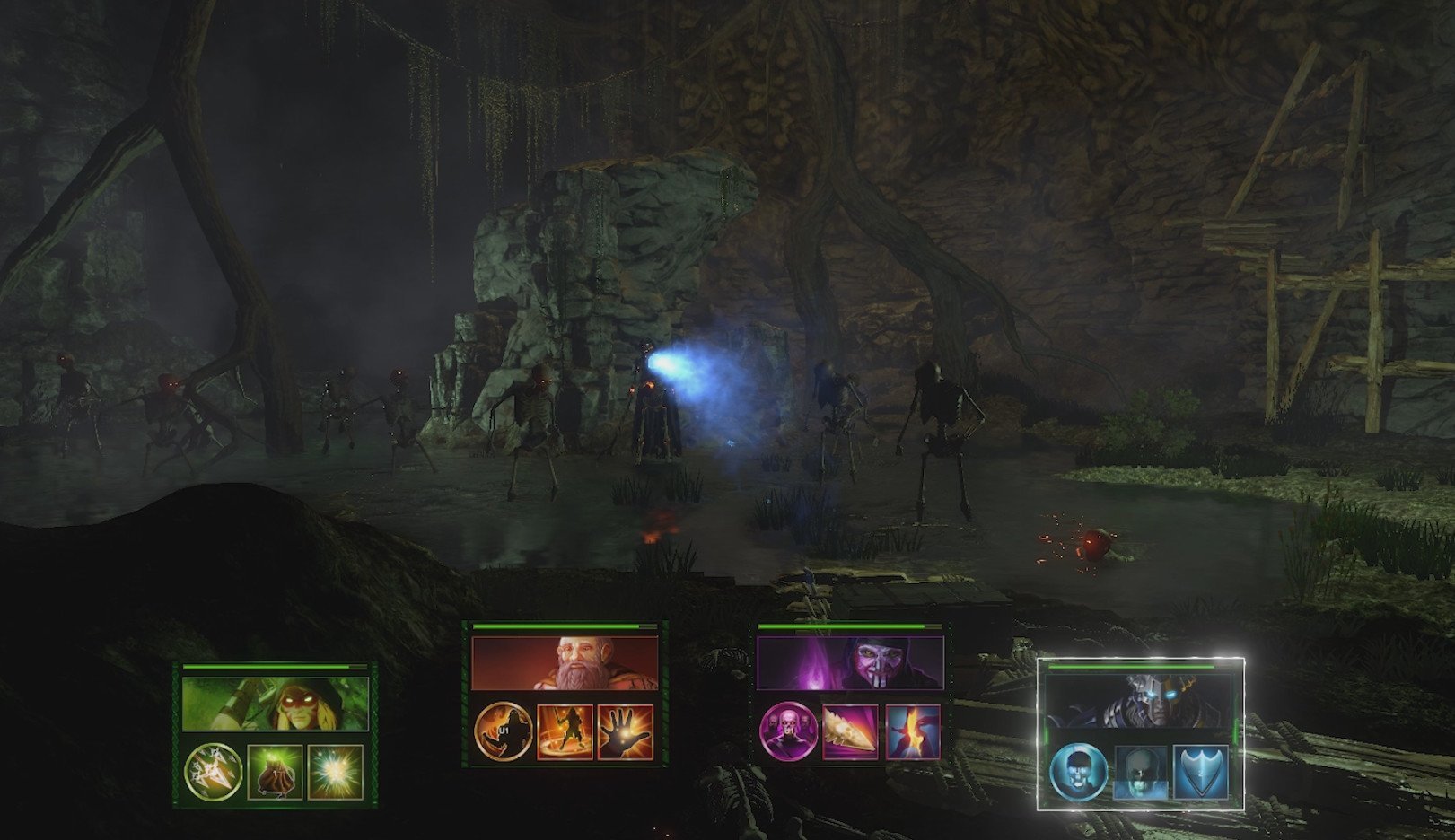Use the dwarf's fiery warrior circle ability

[565, 731]
